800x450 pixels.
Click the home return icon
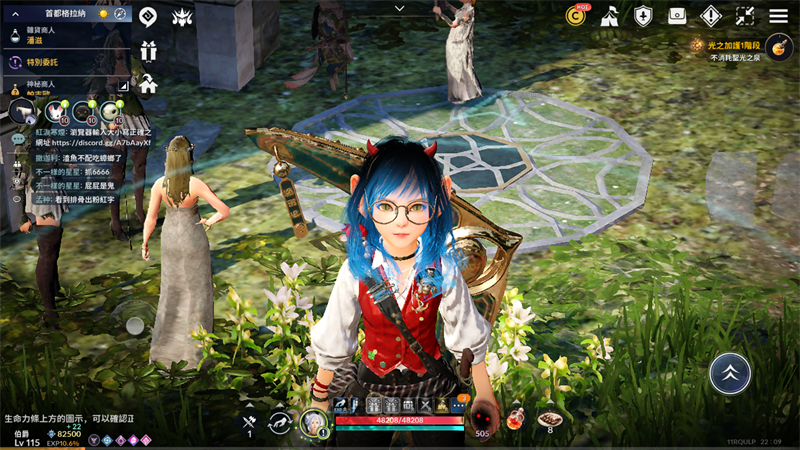[148, 84]
